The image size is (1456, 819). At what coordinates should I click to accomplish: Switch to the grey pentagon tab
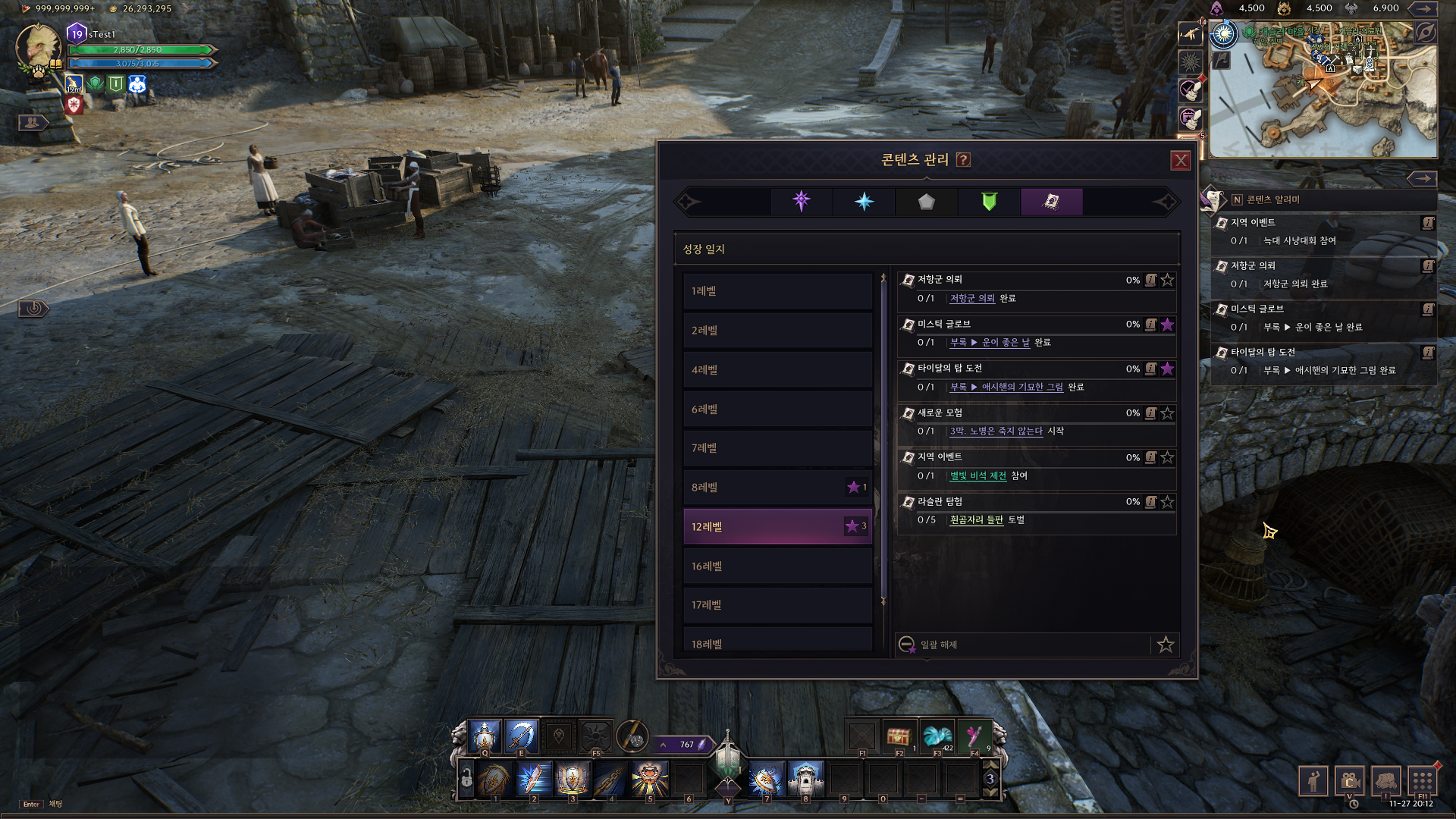tap(926, 202)
